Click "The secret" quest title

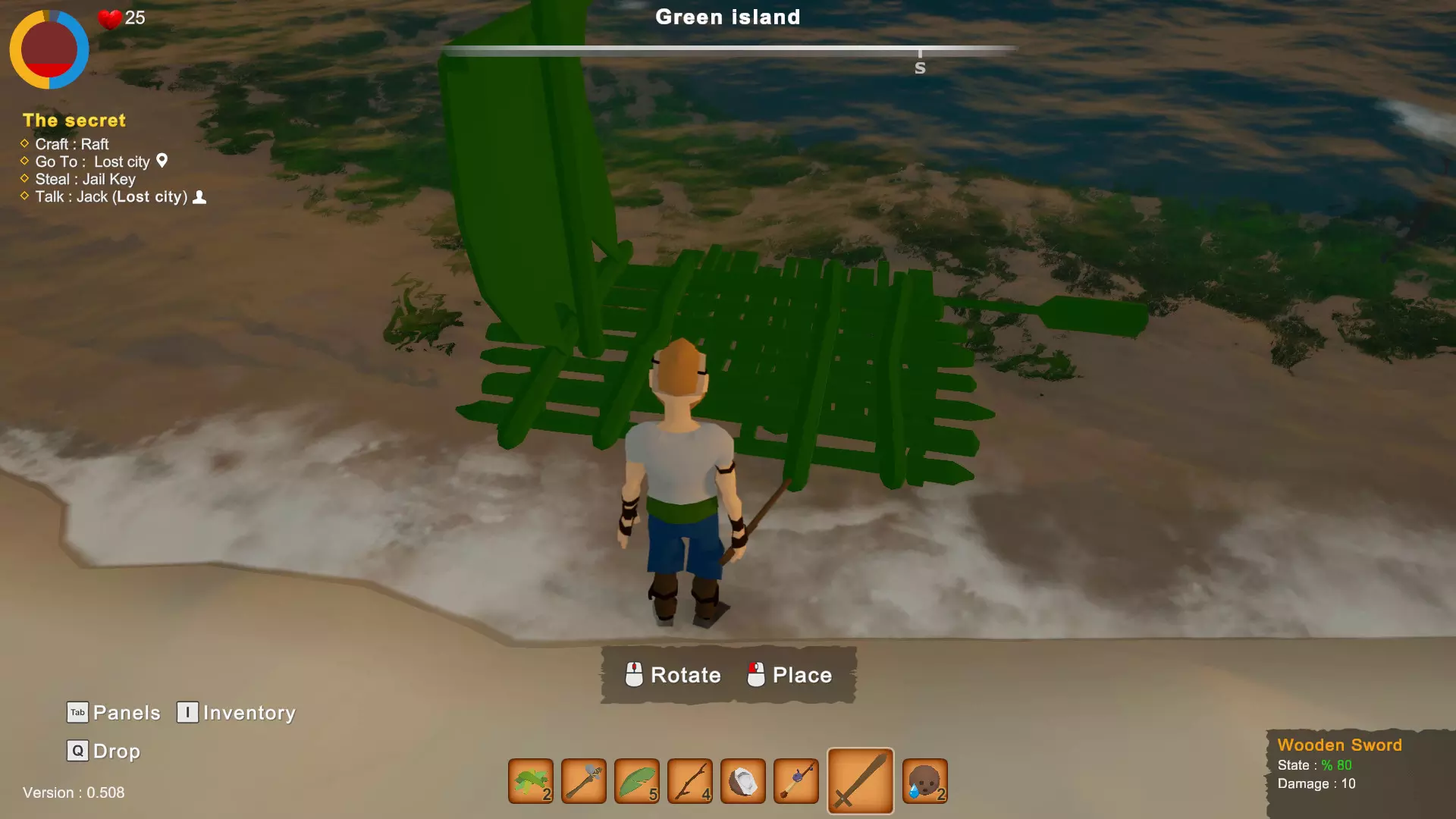pos(74,121)
